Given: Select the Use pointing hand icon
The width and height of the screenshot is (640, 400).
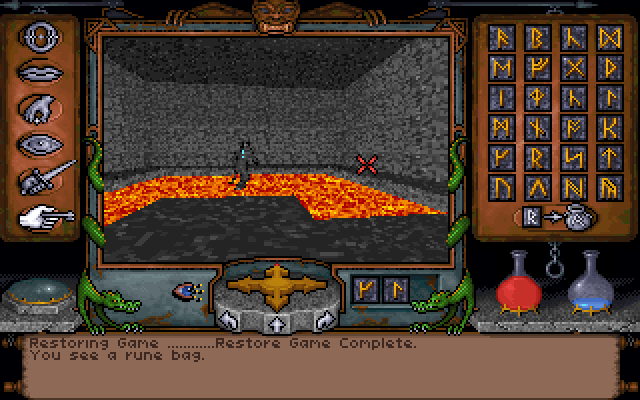Looking at the screenshot, I should tap(40, 215).
